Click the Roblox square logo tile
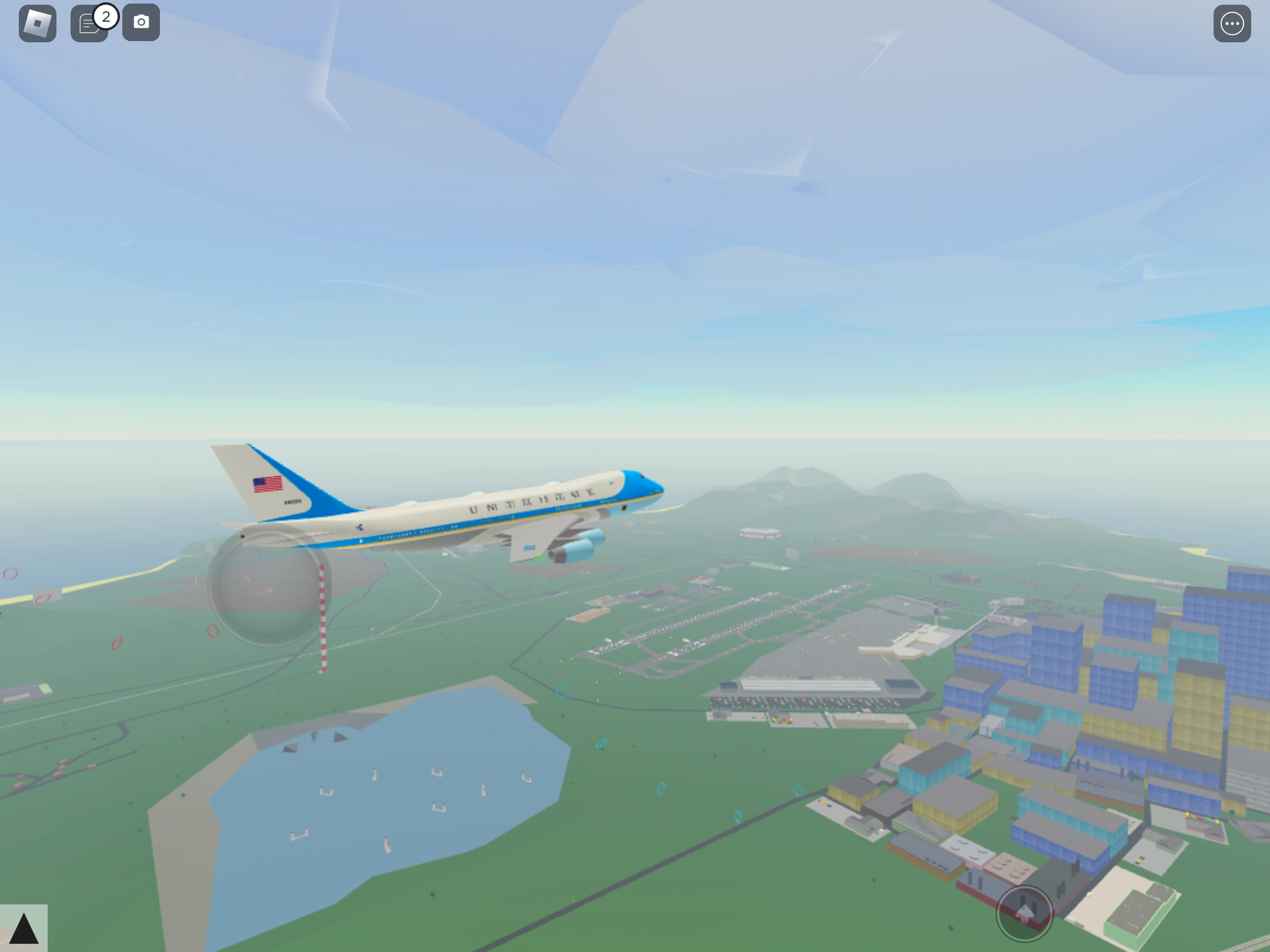 [38, 22]
